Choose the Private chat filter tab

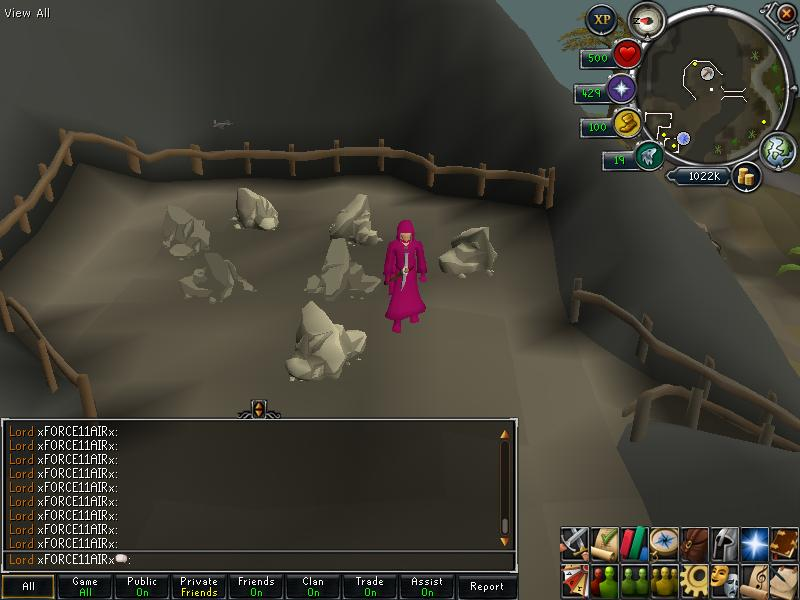199,587
